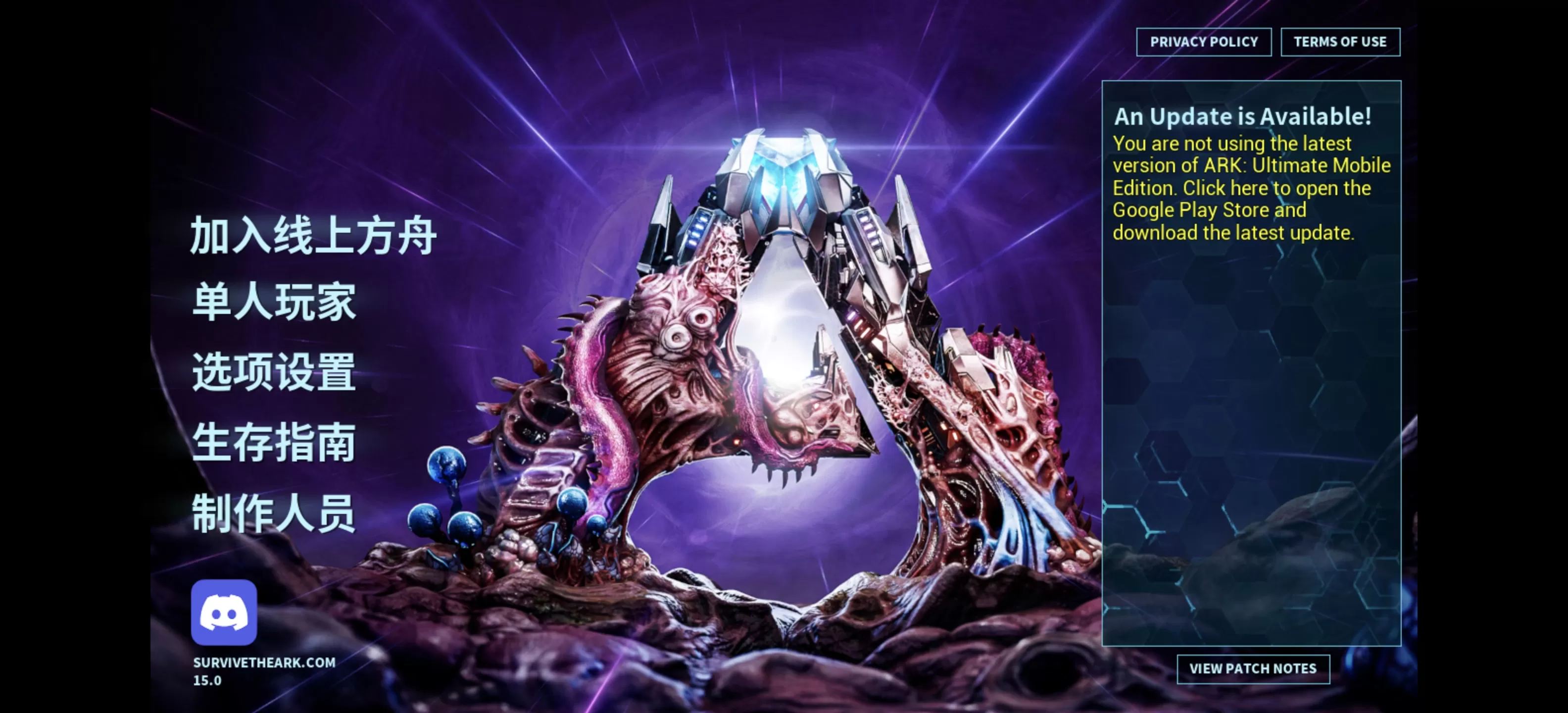
Task: Open 选项设置 options menu
Action: pyautogui.click(x=274, y=372)
